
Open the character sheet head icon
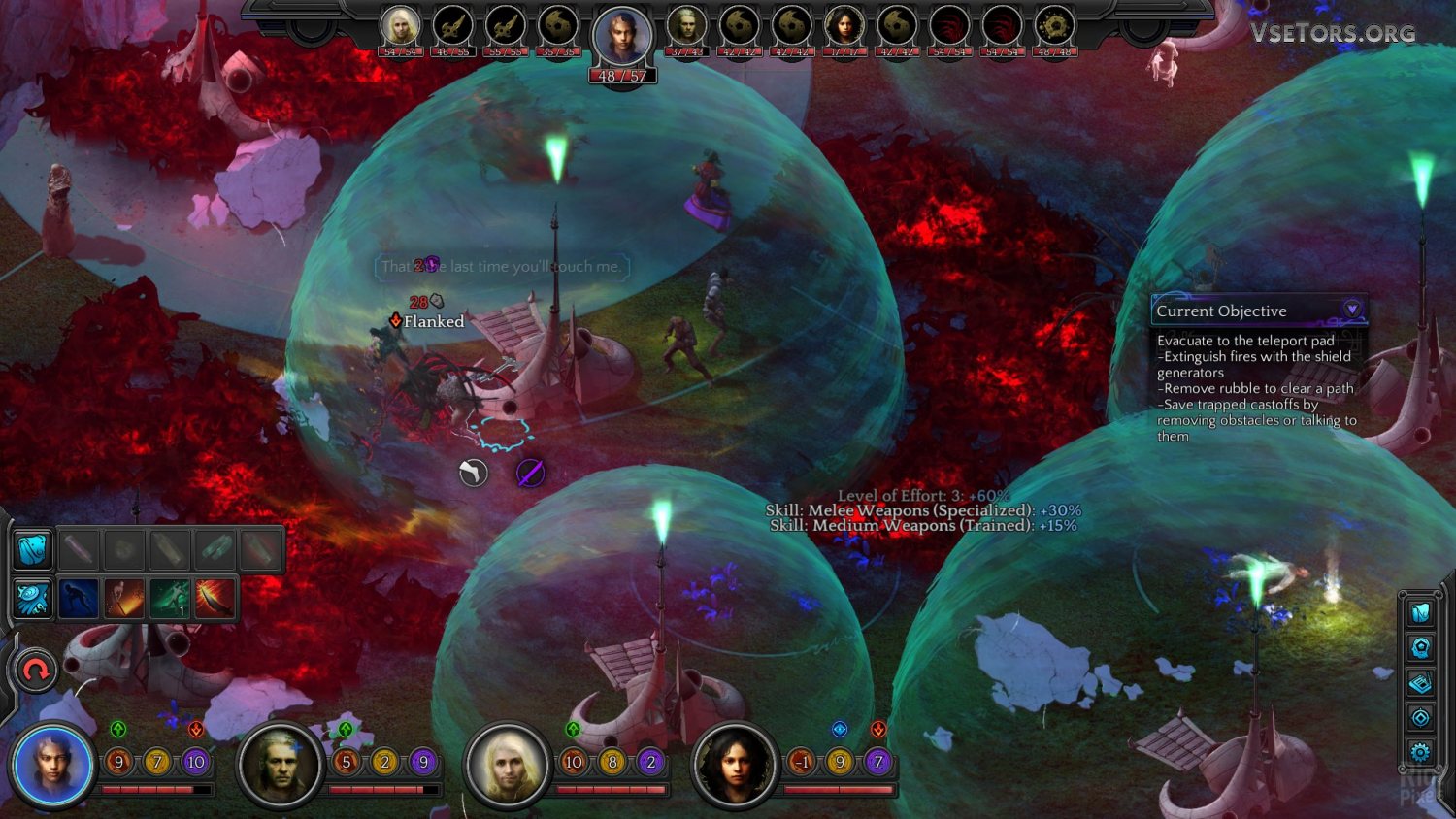coord(1421,647)
